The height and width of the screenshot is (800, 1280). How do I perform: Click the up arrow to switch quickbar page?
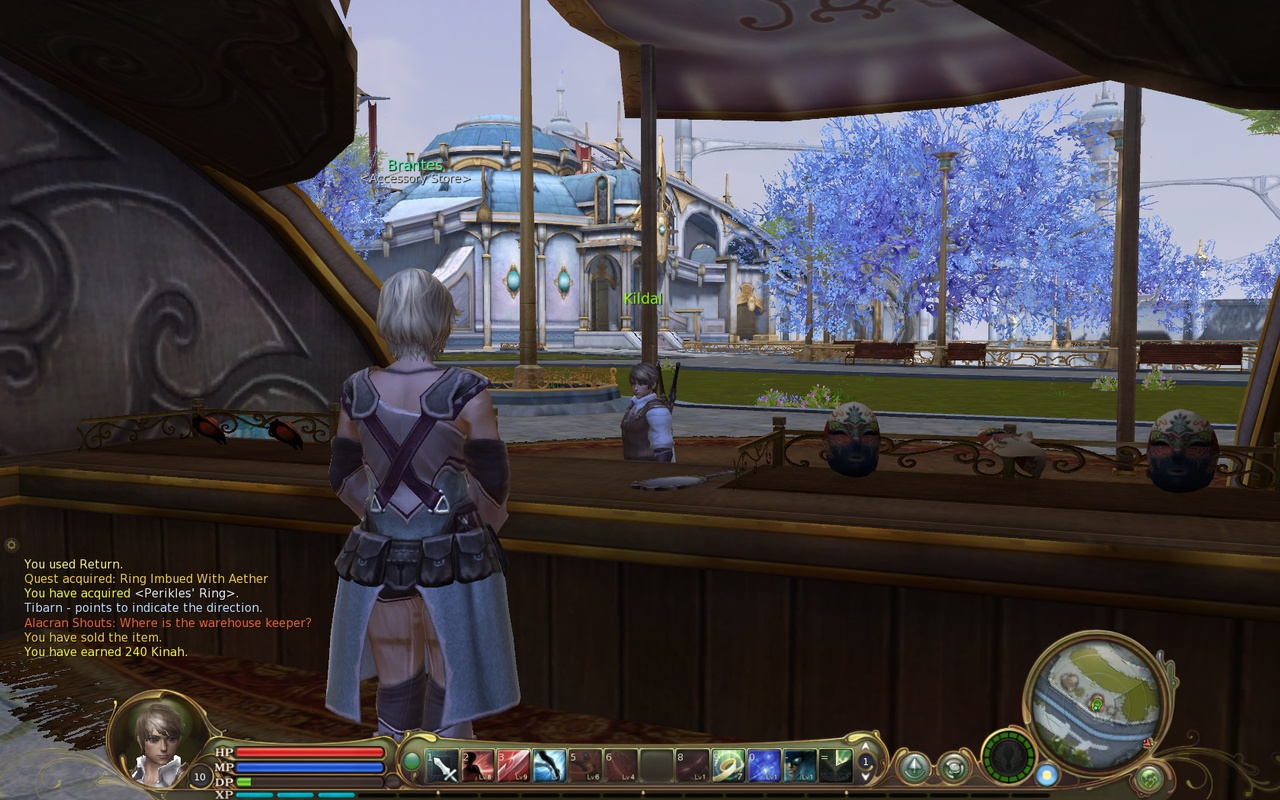tap(865, 748)
